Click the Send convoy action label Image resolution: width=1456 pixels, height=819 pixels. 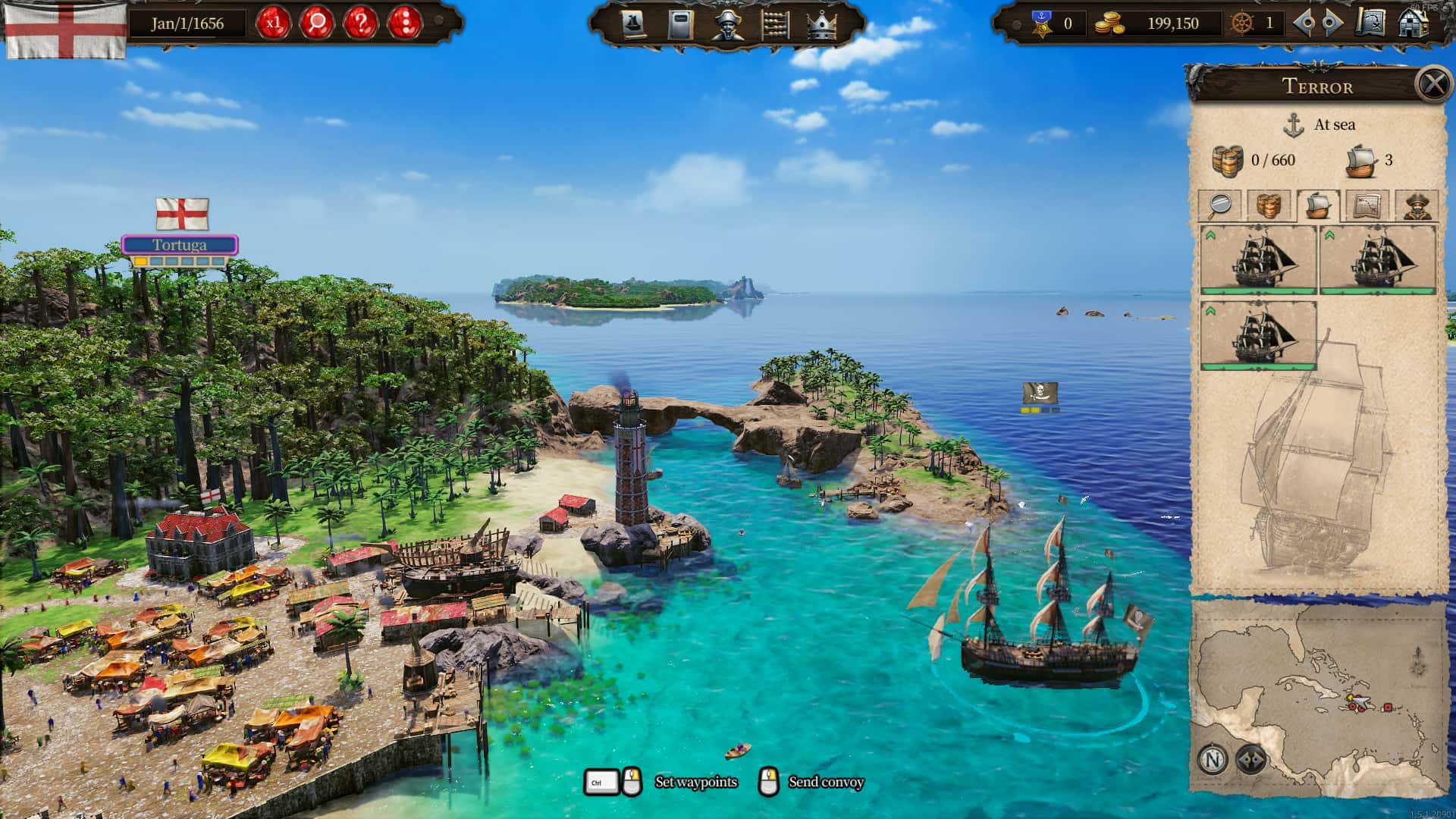827,781
